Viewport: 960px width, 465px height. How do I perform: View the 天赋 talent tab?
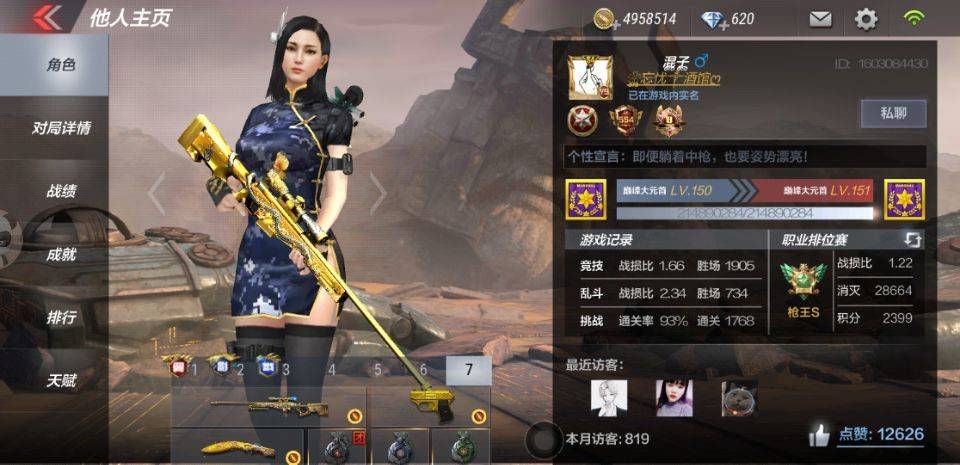(62, 381)
